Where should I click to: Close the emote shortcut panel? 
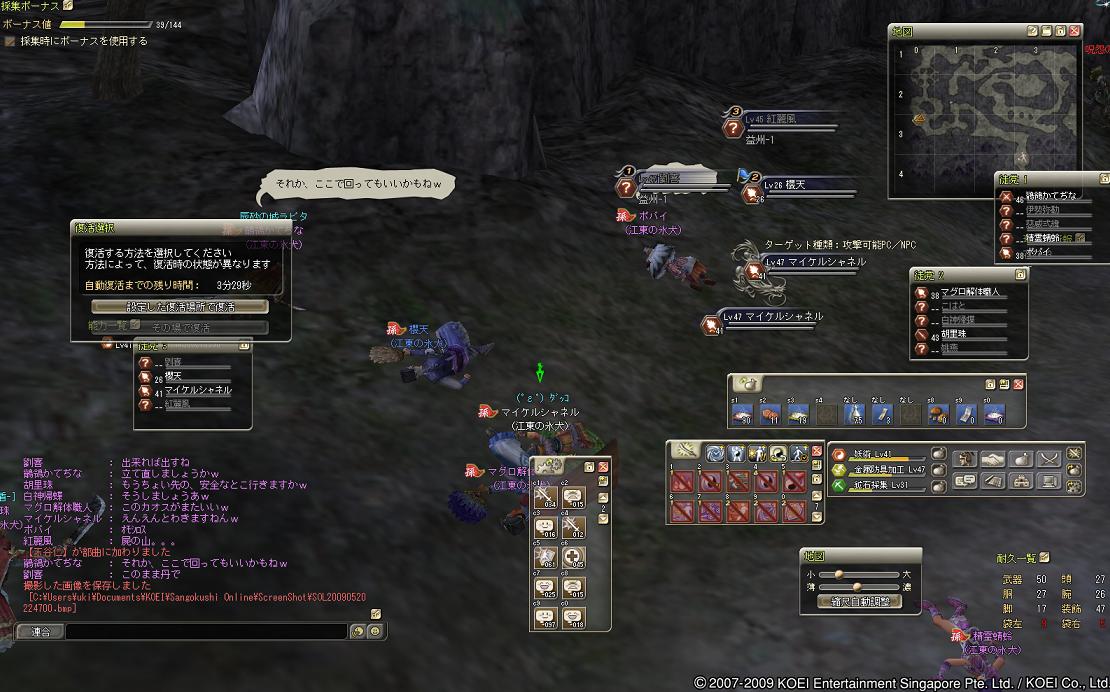pos(604,466)
